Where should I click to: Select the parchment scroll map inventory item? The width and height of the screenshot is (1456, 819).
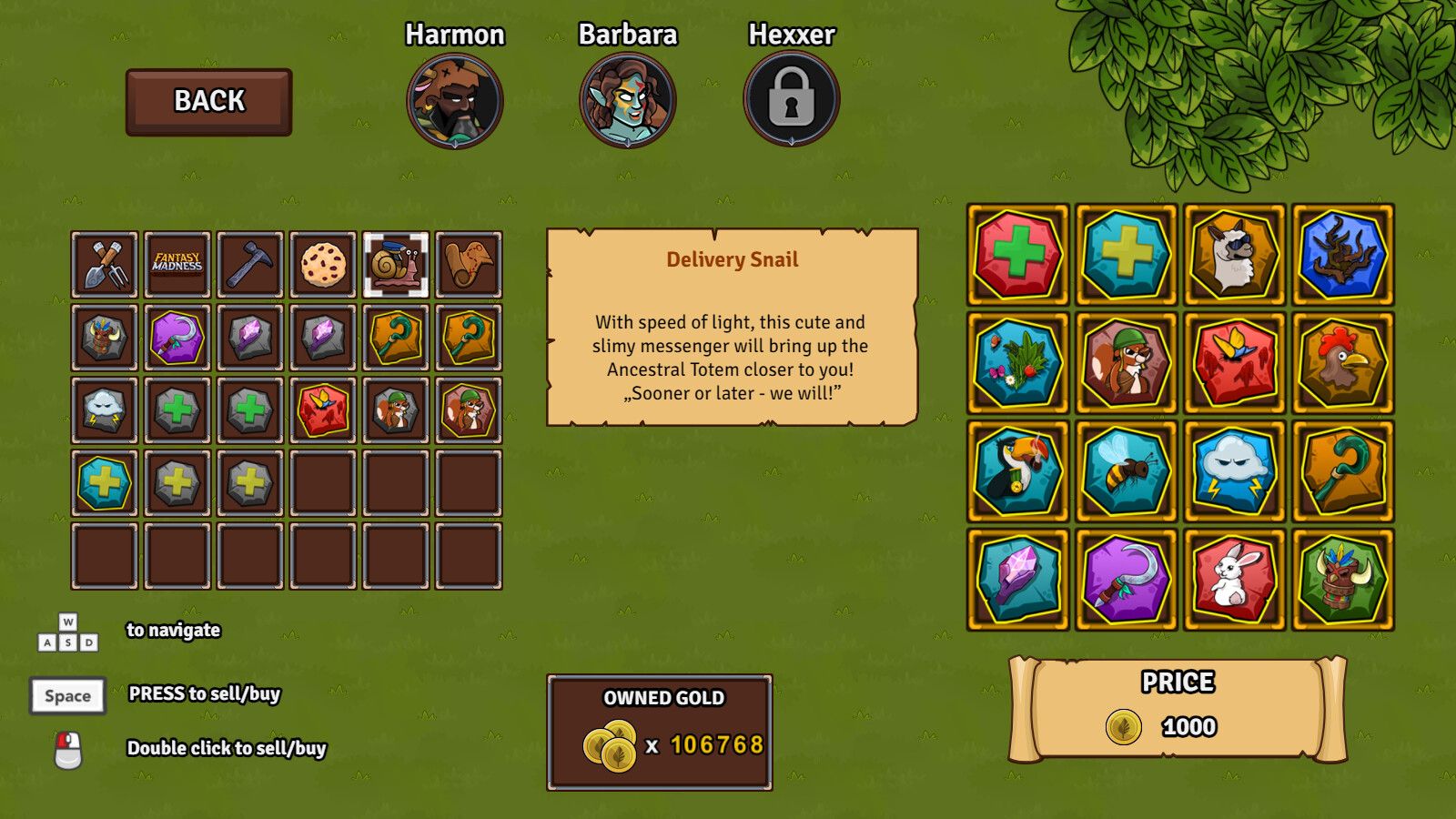[x=469, y=265]
